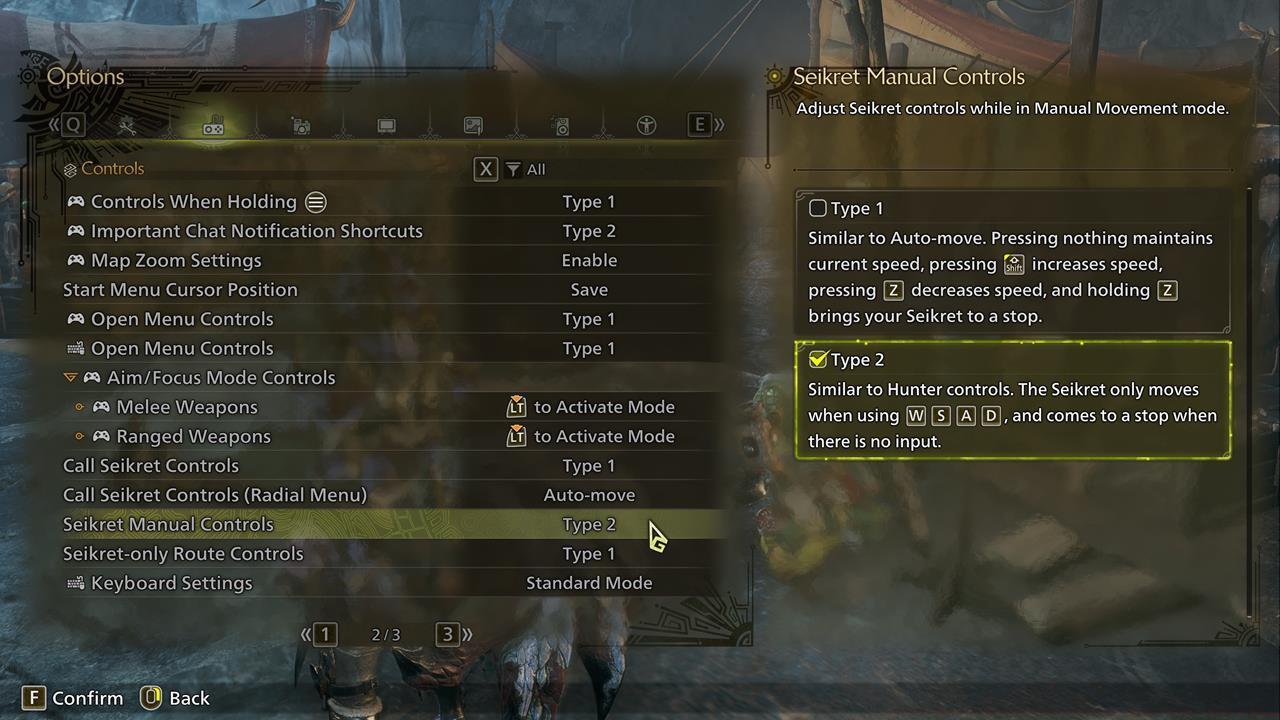Switch to the wrench and hammer settings tab
This screenshot has height=720, width=1280.
tap(127, 126)
